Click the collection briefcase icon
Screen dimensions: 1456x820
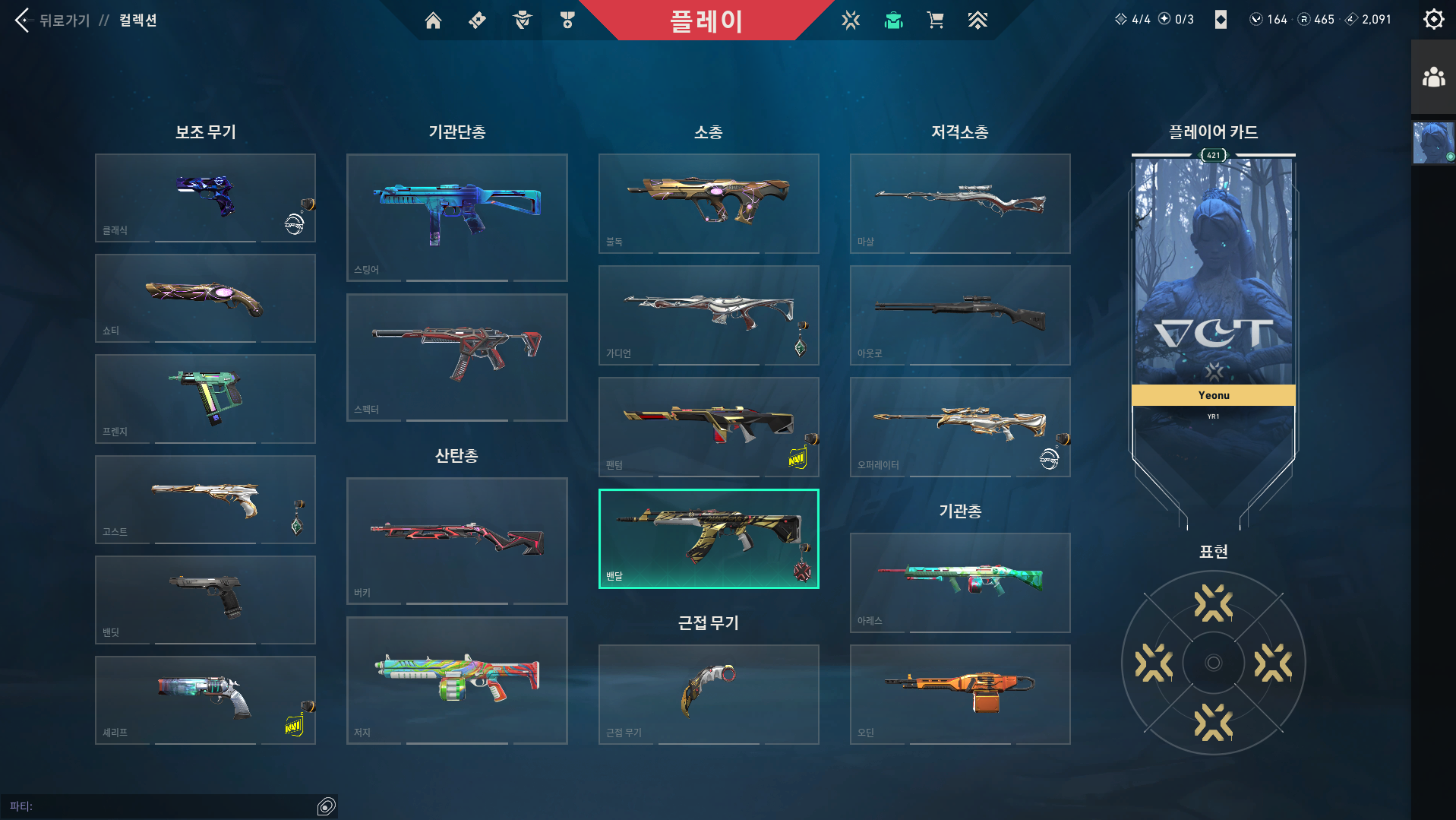coord(893,21)
